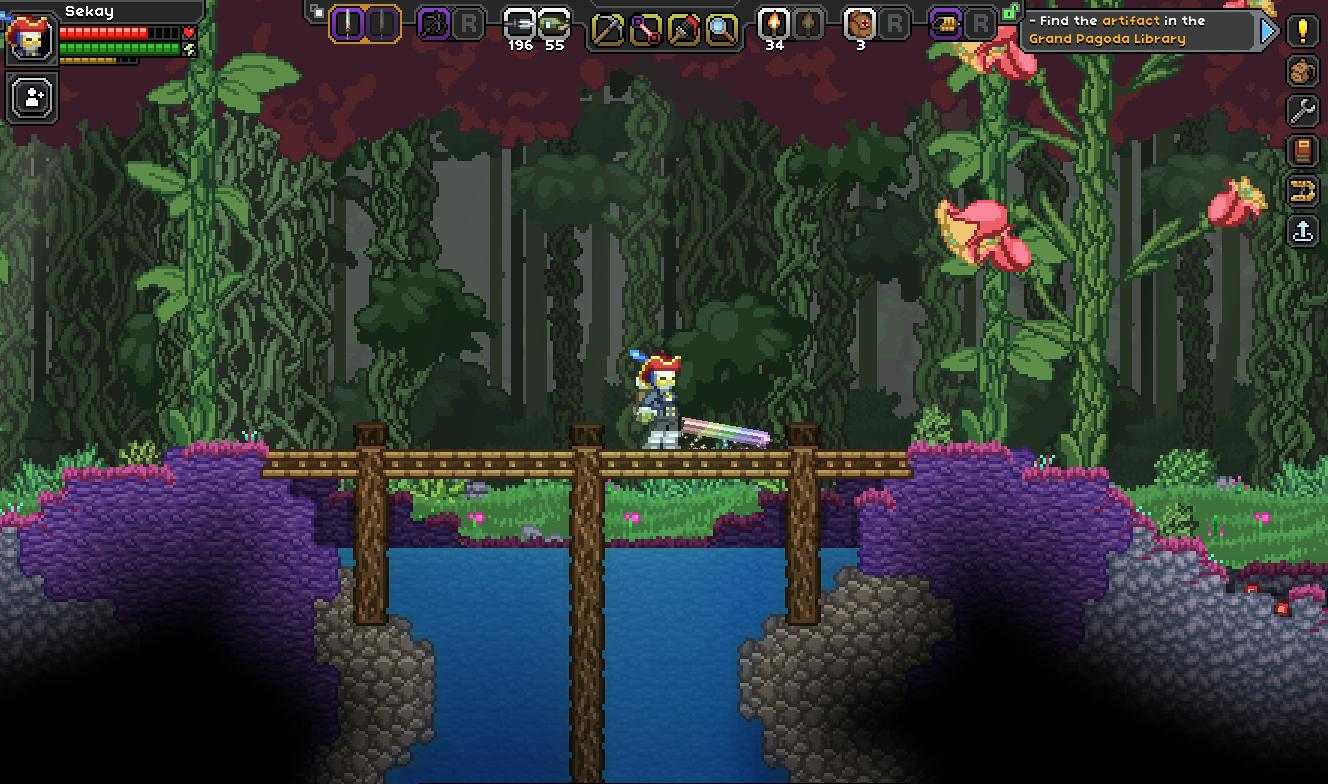Equip the paint tool
This screenshot has height=784, width=1328.
(x=683, y=28)
